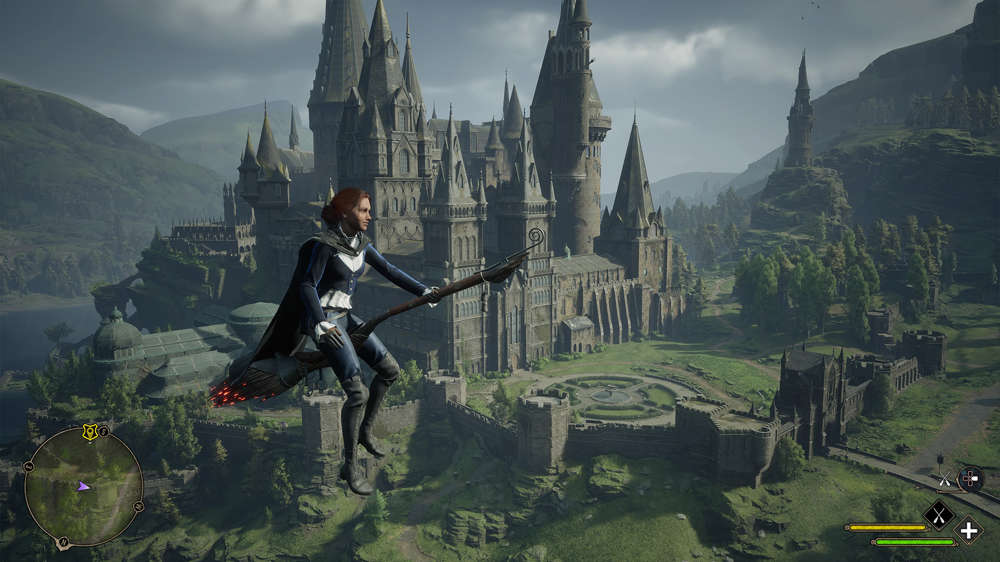Click the N compass marker on minimap

[64, 543]
